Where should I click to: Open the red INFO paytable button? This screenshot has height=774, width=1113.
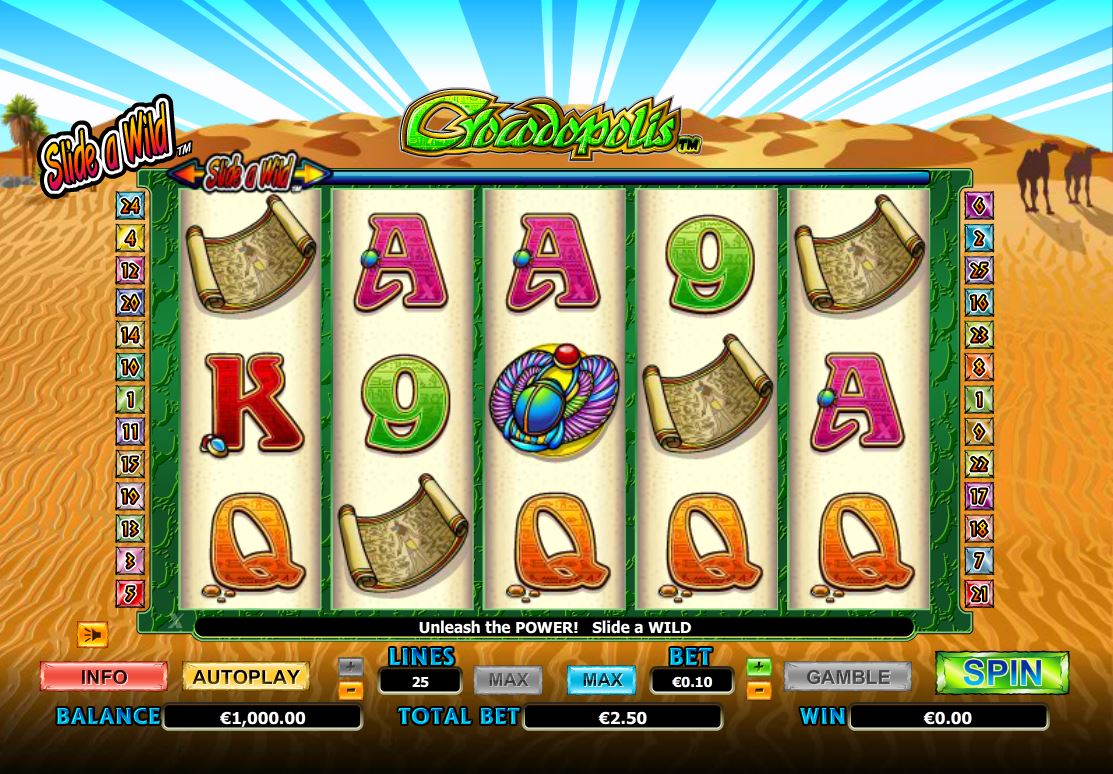click(103, 677)
